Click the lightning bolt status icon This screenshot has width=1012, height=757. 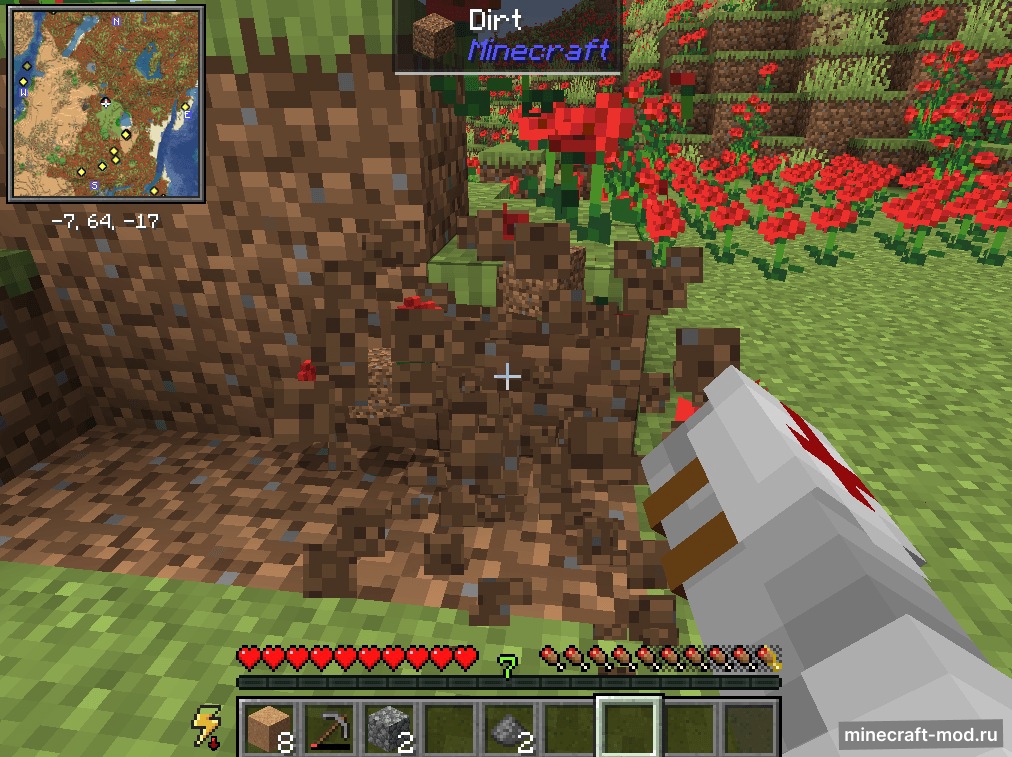208,725
